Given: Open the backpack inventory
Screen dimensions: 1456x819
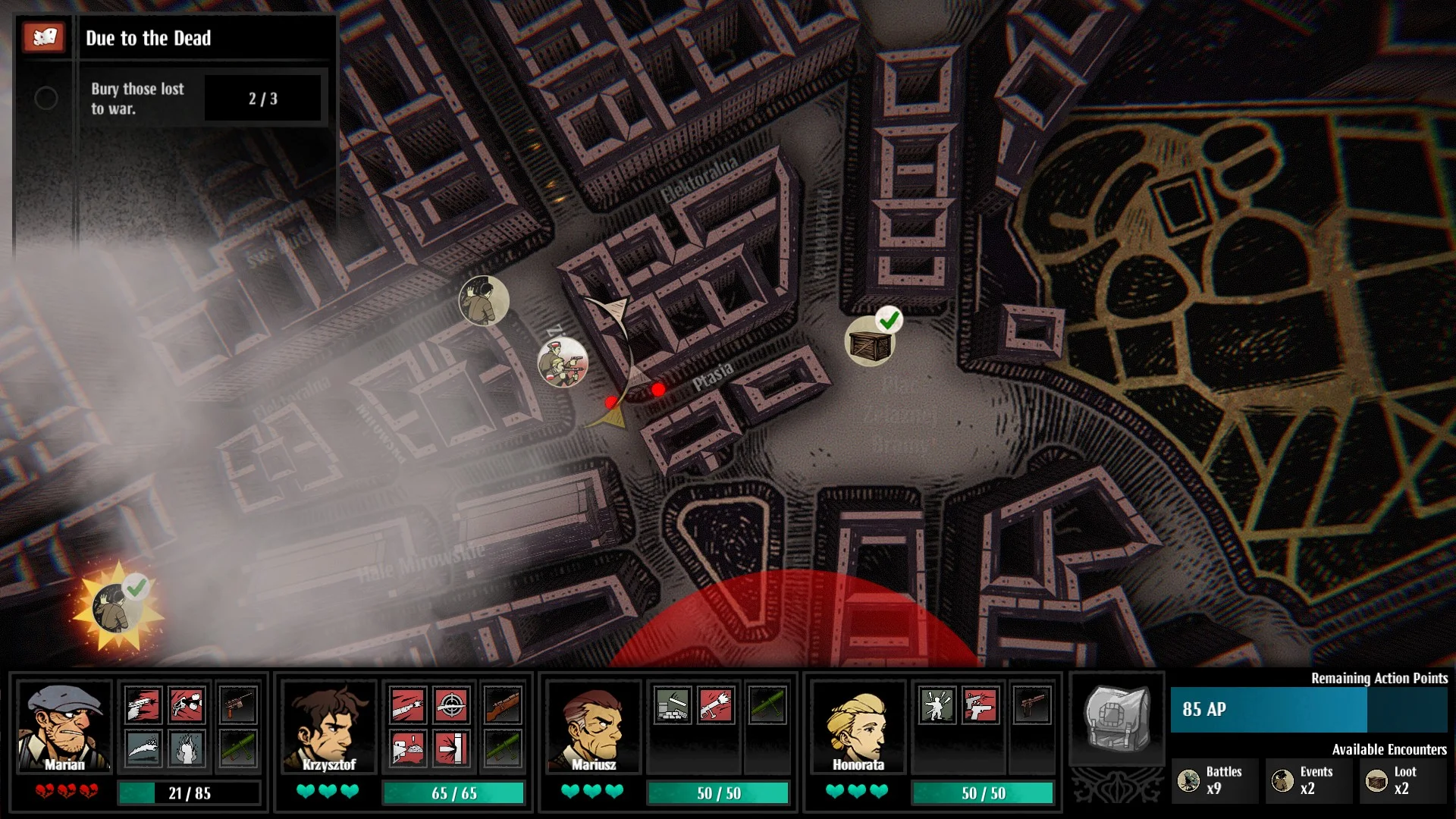Looking at the screenshot, I should (1116, 717).
